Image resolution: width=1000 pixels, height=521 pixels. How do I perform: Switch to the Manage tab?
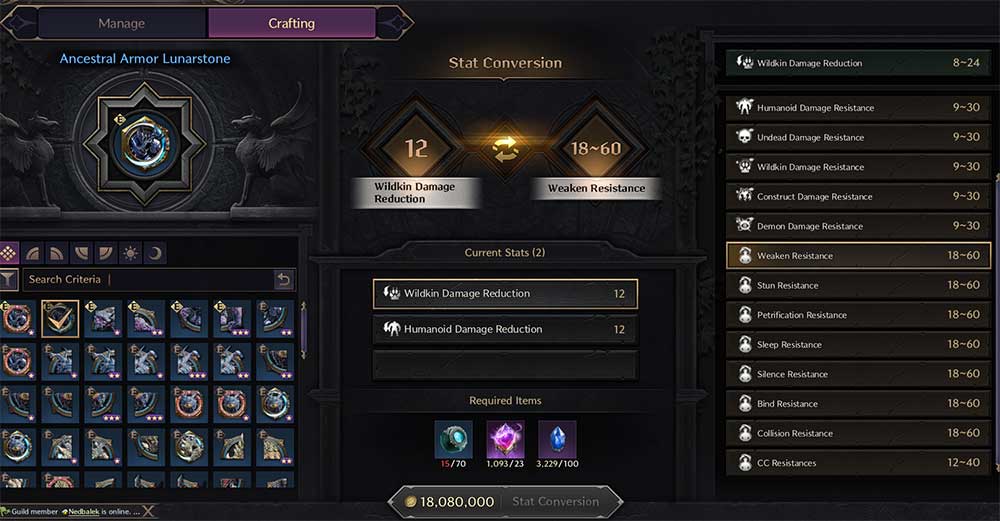121,23
